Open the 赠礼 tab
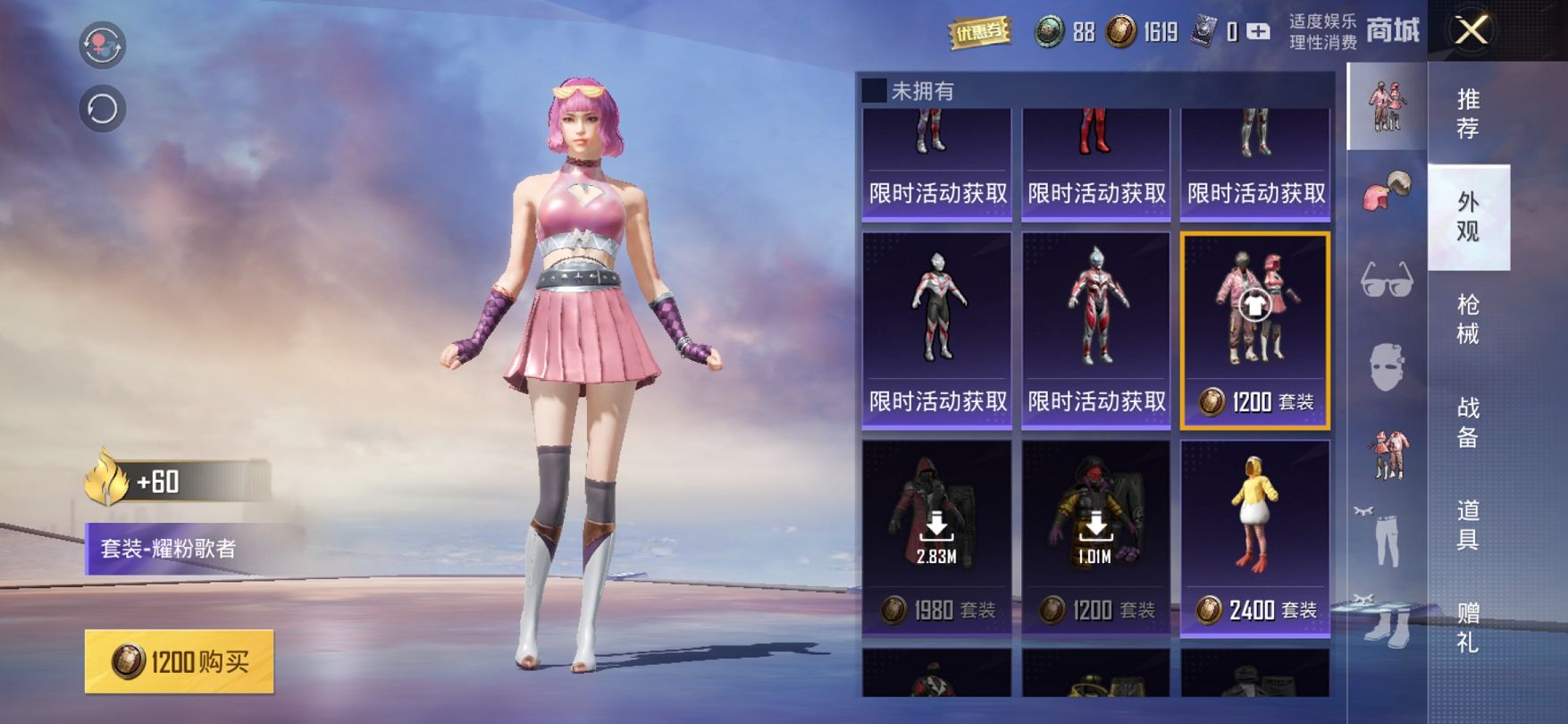Image resolution: width=1568 pixels, height=724 pixels. [1467, 627]
